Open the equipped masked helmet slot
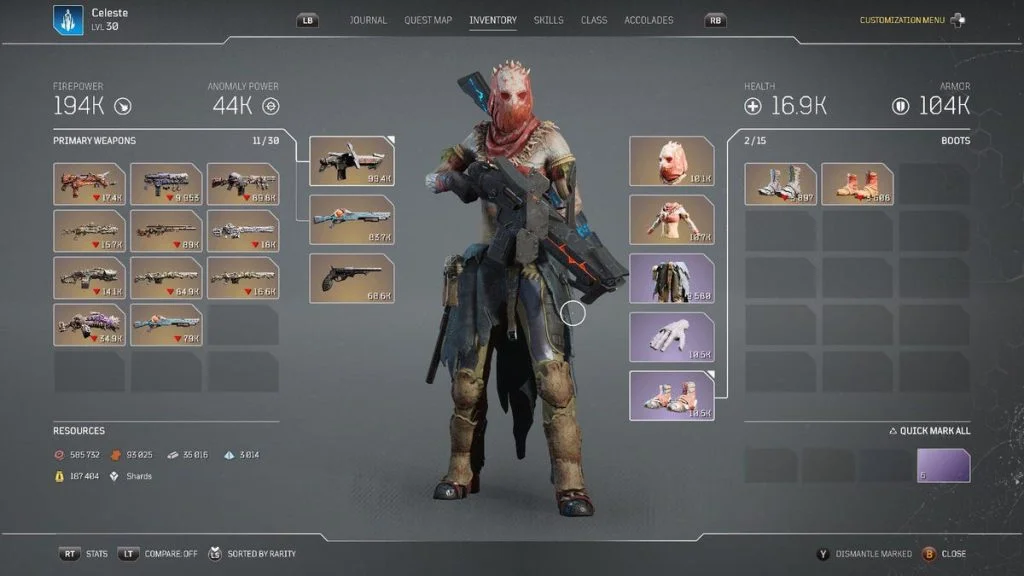The height and width of the screenshot is (576, 1024). pos(671,161)
